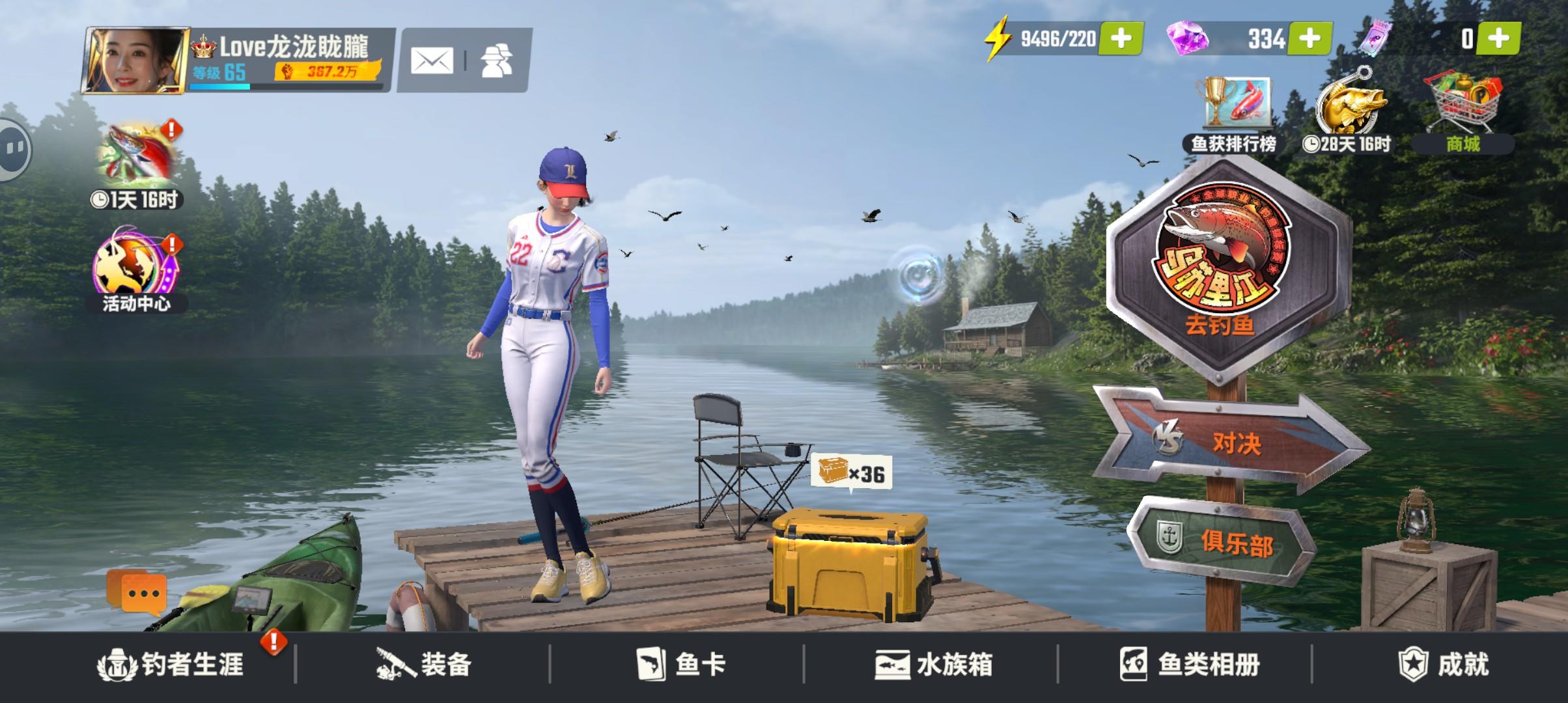1568x703 pixels.
Task: Switch to the 装备 equipment tab
Action: click(424, 664)
